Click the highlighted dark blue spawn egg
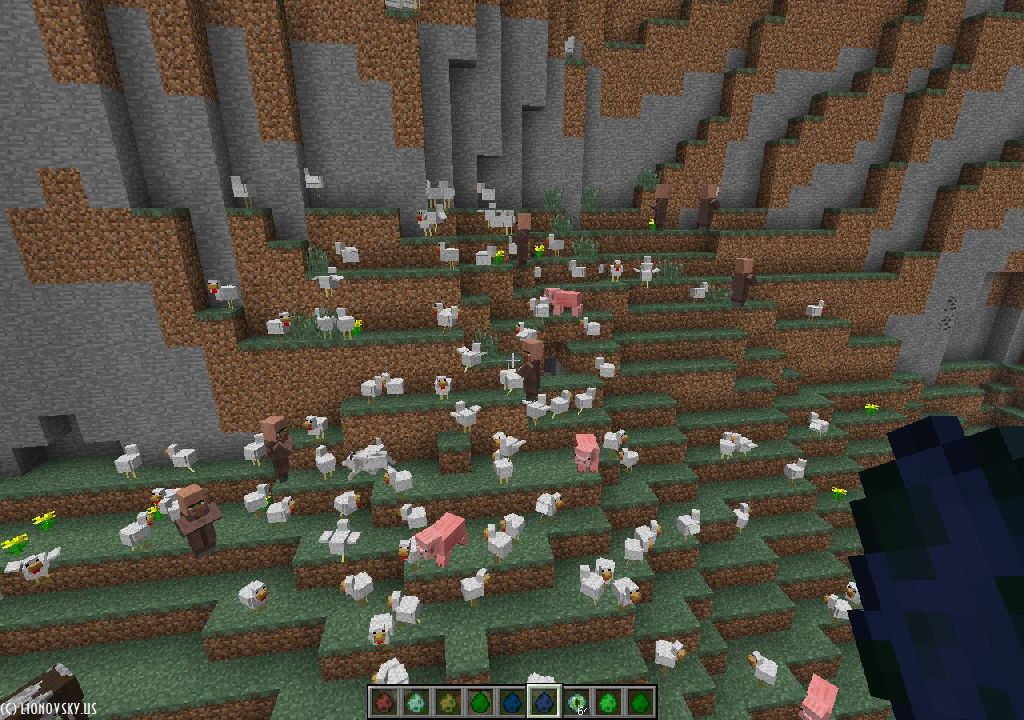The width and height of the screenshot is (1024, 720). point(544,702)
